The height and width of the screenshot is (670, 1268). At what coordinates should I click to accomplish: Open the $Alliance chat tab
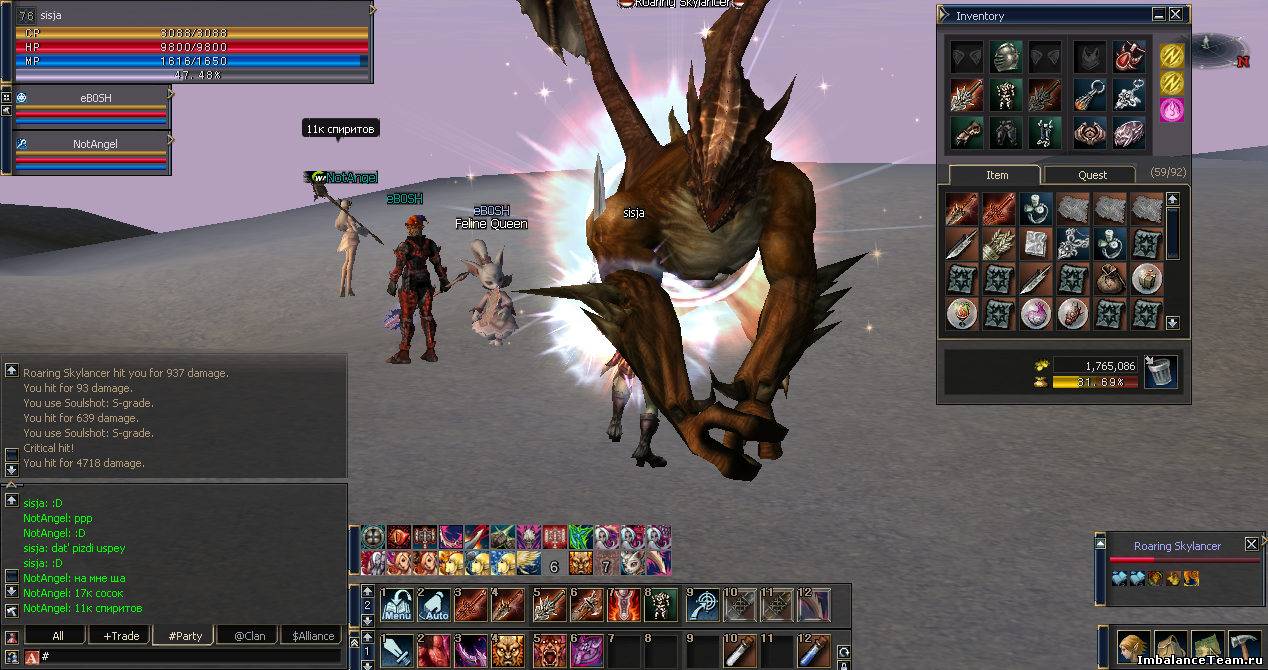[312, 636]
